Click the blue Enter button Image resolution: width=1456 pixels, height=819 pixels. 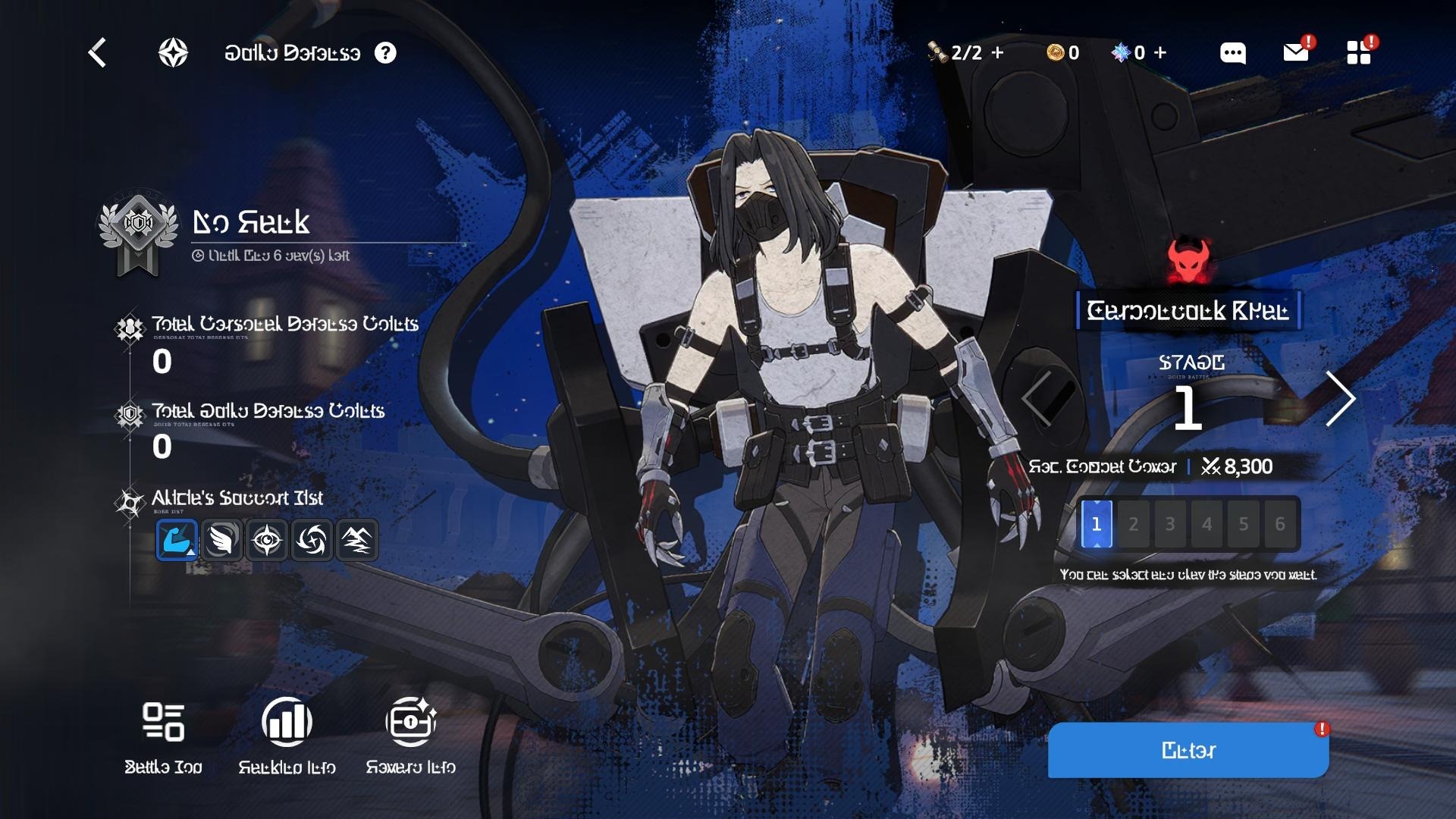[1188, 750]
